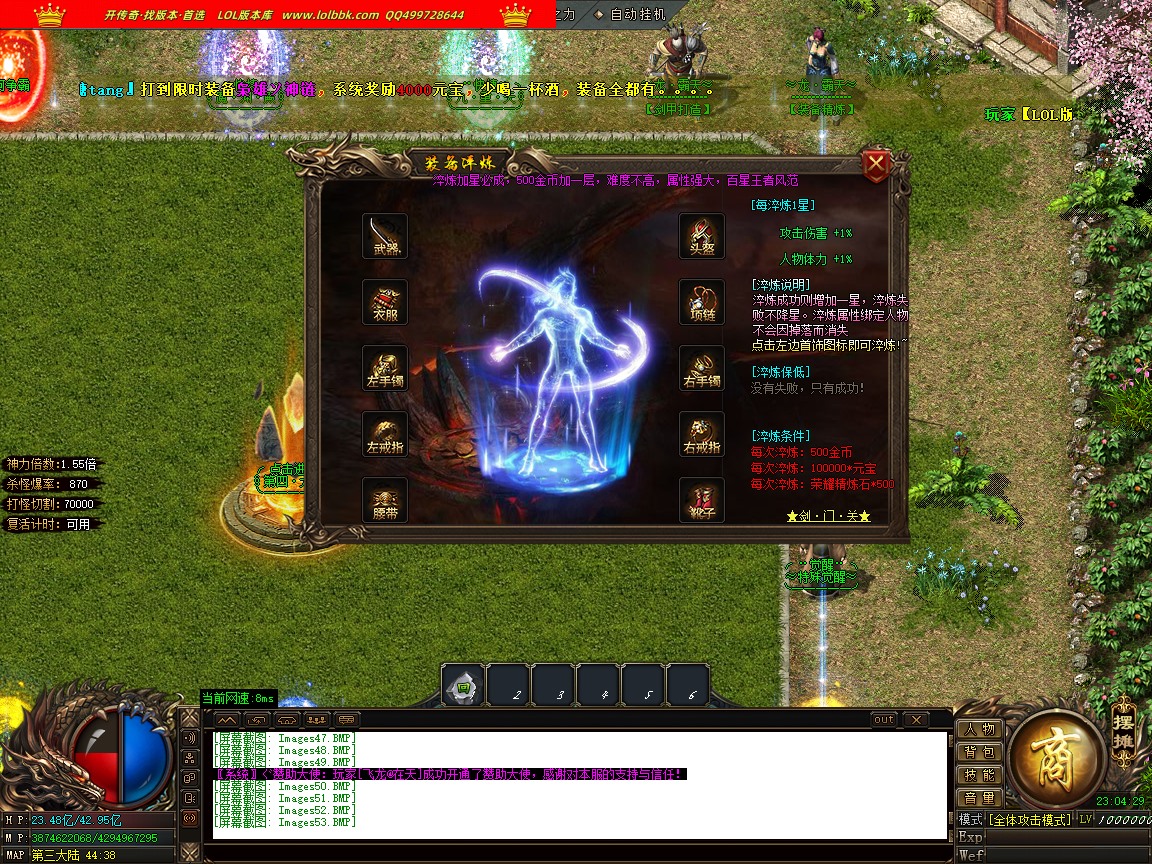Open the volume (音量) settings
This screenshot has width=1152, height=864.
coord(979,798)
